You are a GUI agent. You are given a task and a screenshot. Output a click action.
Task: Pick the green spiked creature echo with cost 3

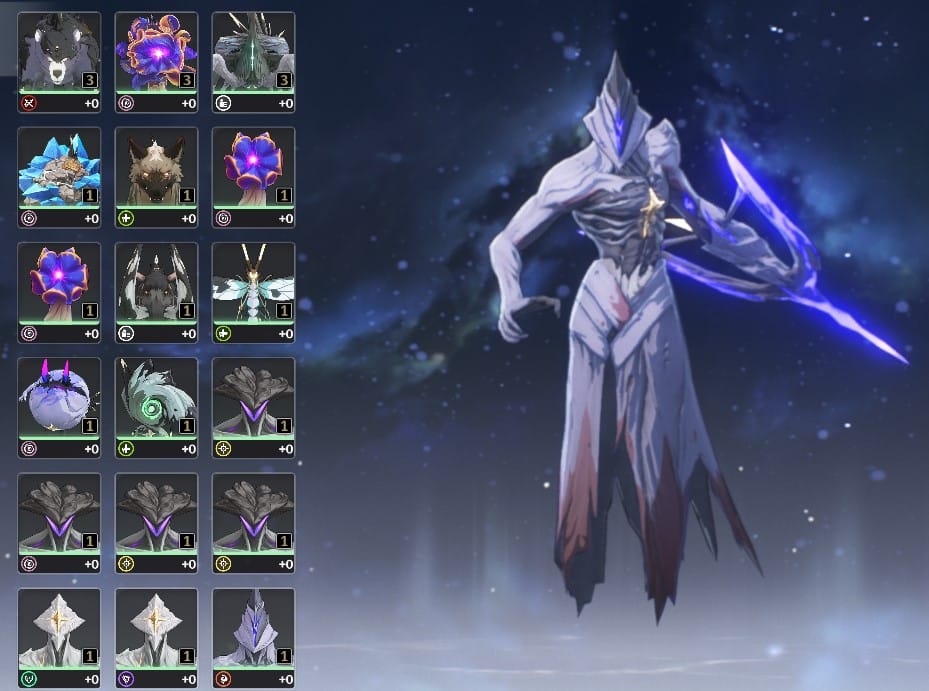point(253,53)
